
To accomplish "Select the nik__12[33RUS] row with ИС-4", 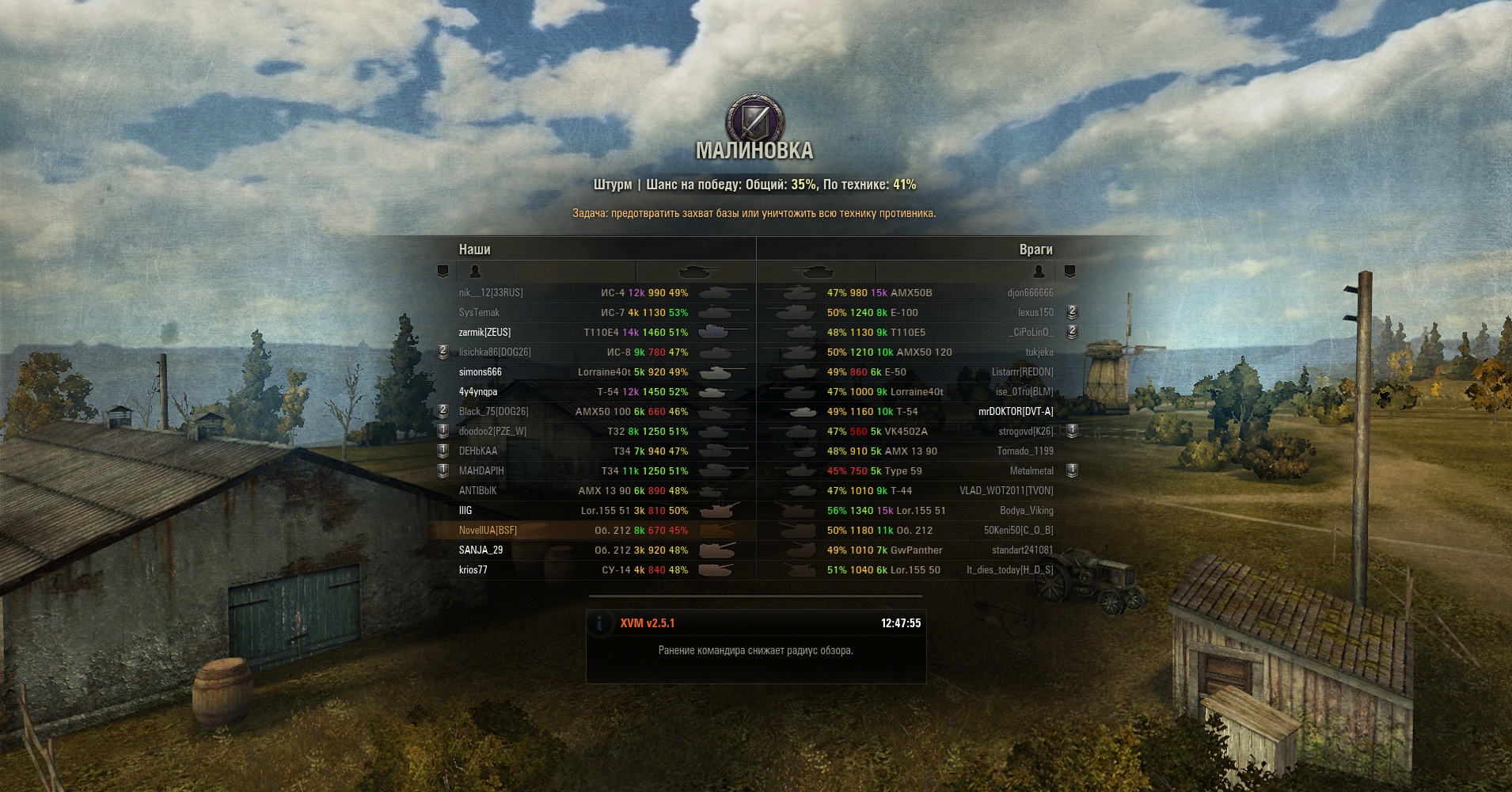I will tap(491, 293).
